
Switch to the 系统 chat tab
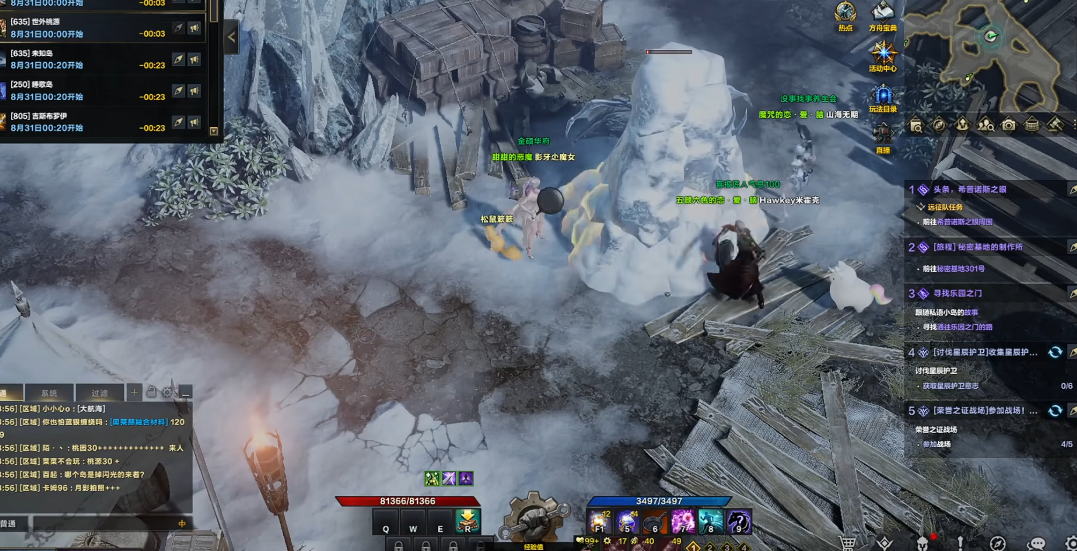48,393
